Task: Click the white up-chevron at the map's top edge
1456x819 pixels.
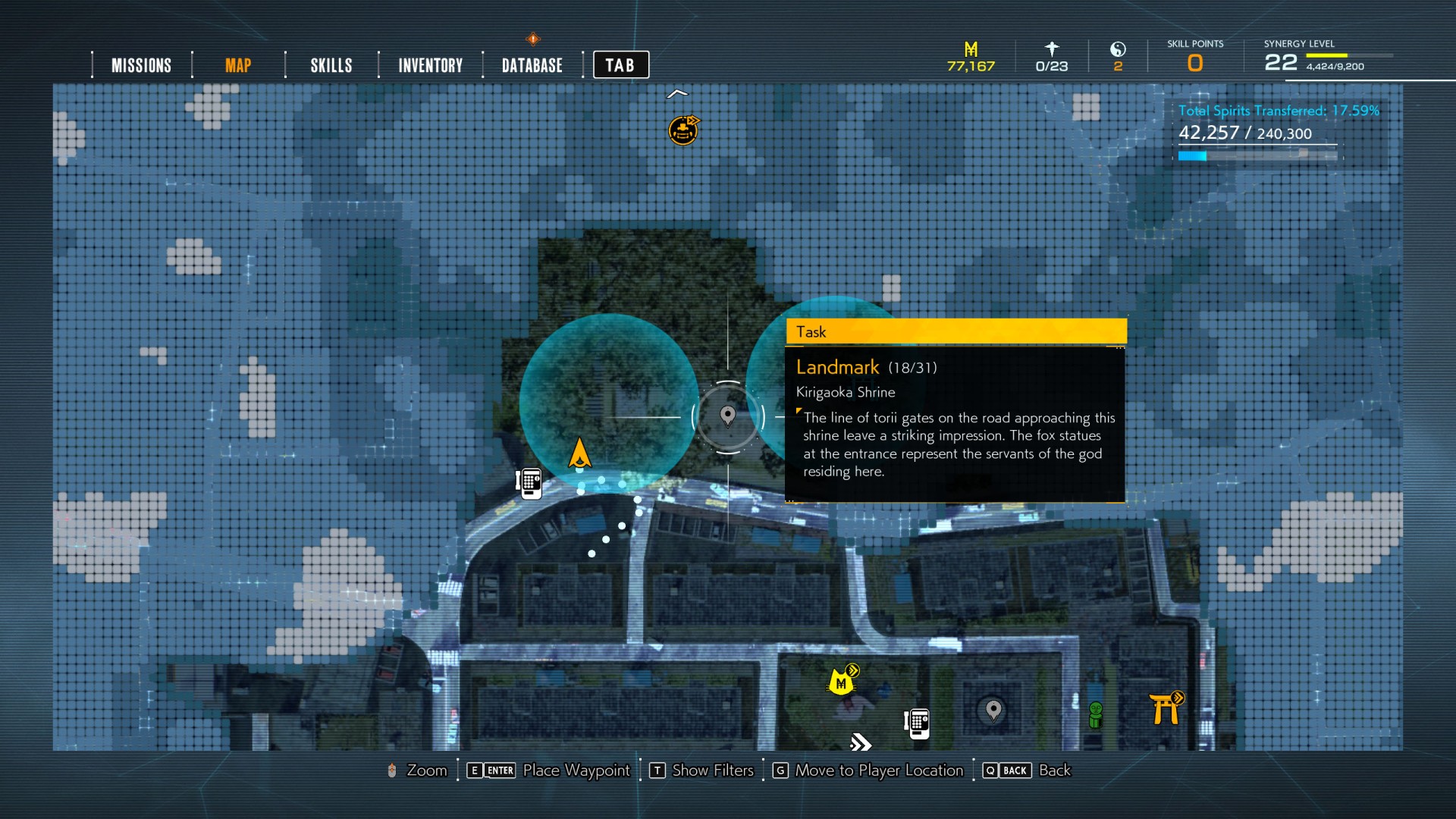Action: 677,94
